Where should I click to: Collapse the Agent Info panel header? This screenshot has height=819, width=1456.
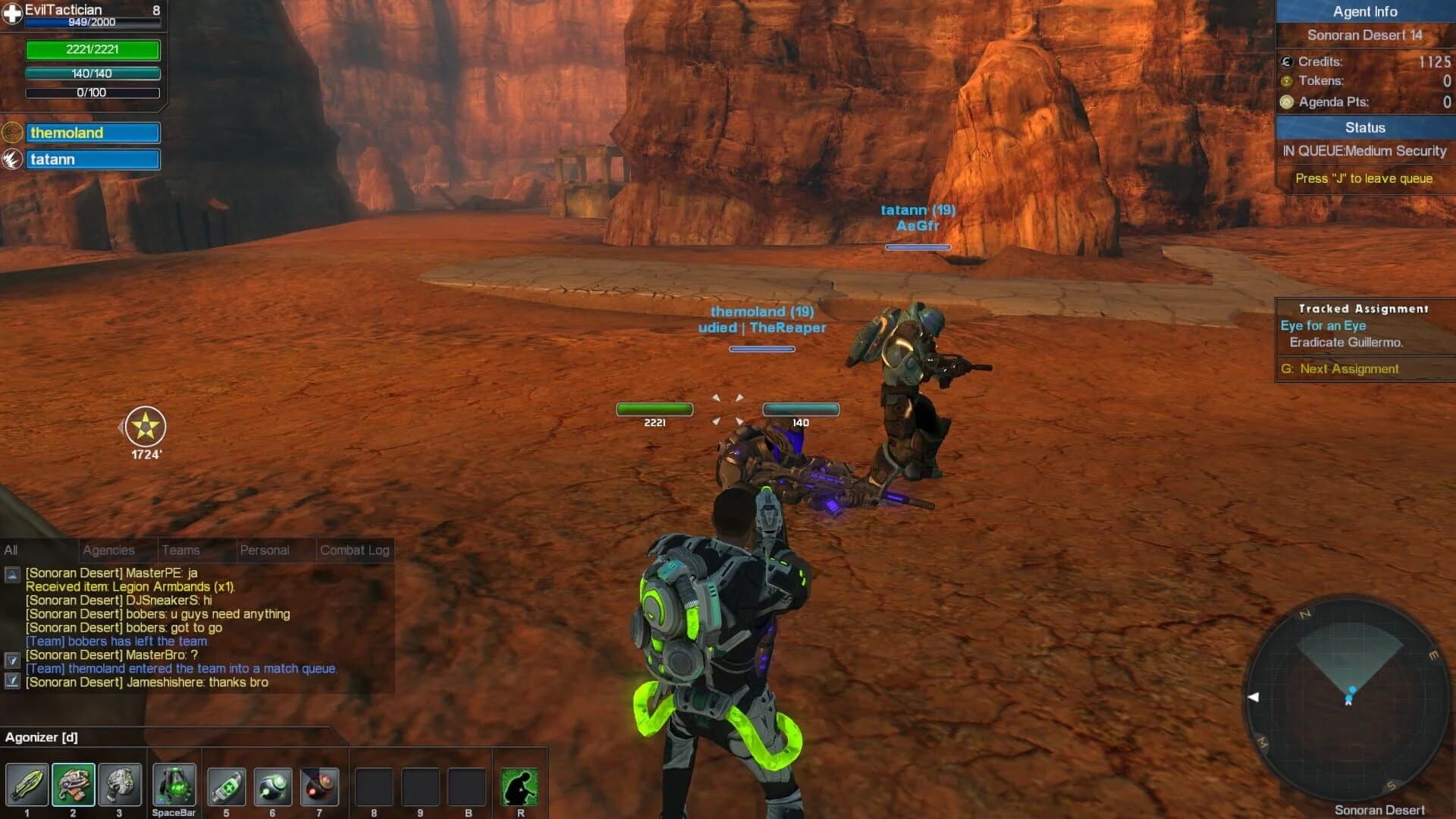pyautogui.click(x=1365, y=11)
